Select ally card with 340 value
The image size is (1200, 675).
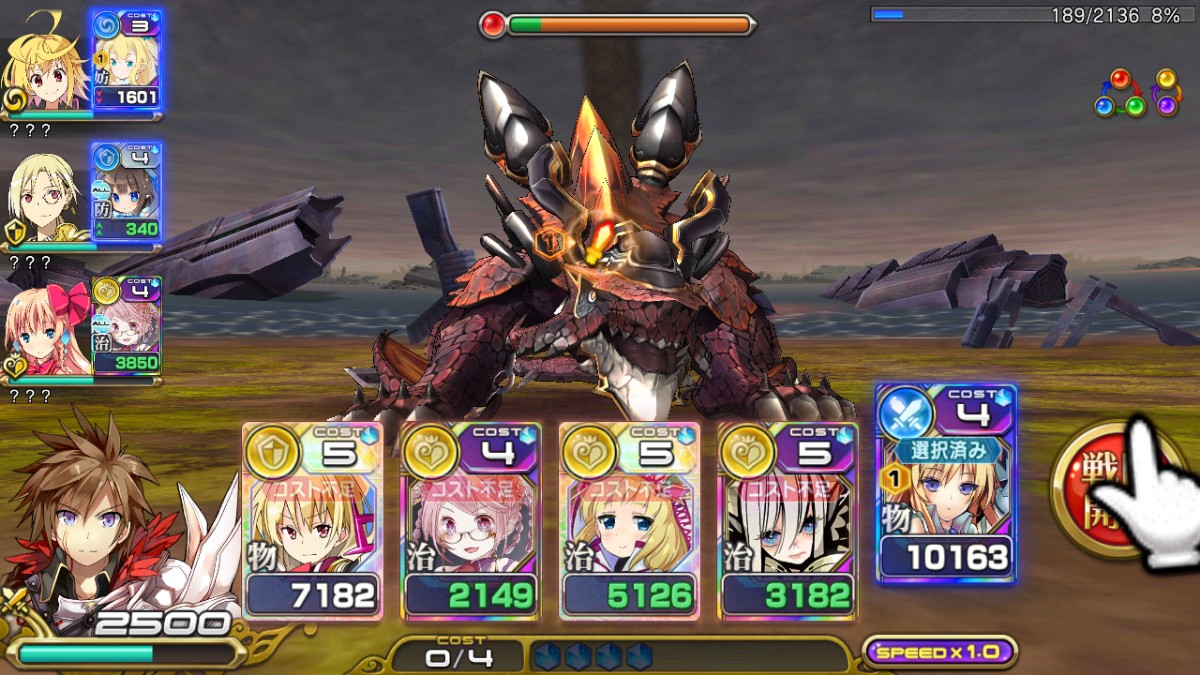(x=126, y=191)
